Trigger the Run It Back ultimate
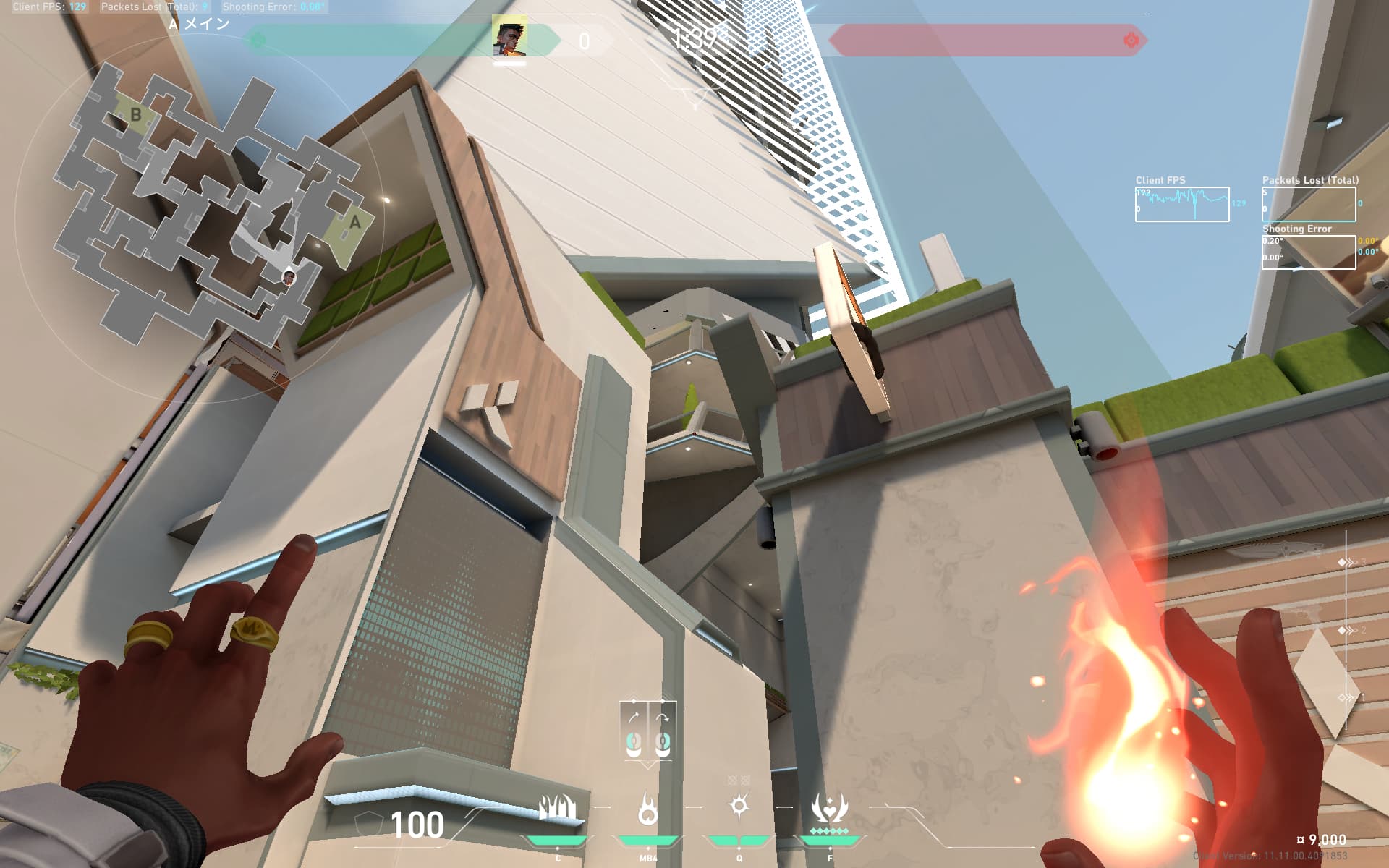This screenshot has height=868, width=1389. 829,809
